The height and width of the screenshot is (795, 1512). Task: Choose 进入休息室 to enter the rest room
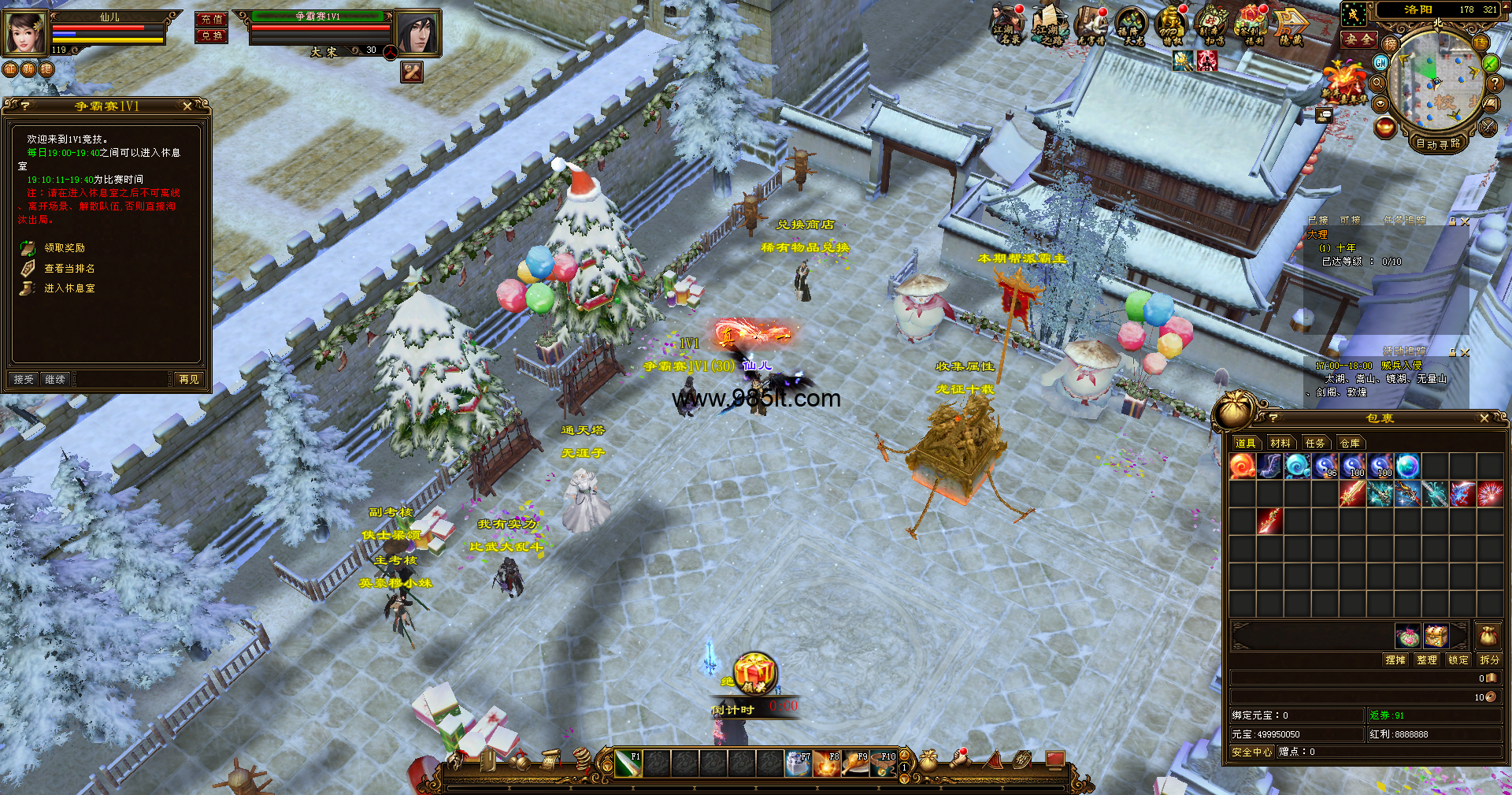tap(69, 288)
